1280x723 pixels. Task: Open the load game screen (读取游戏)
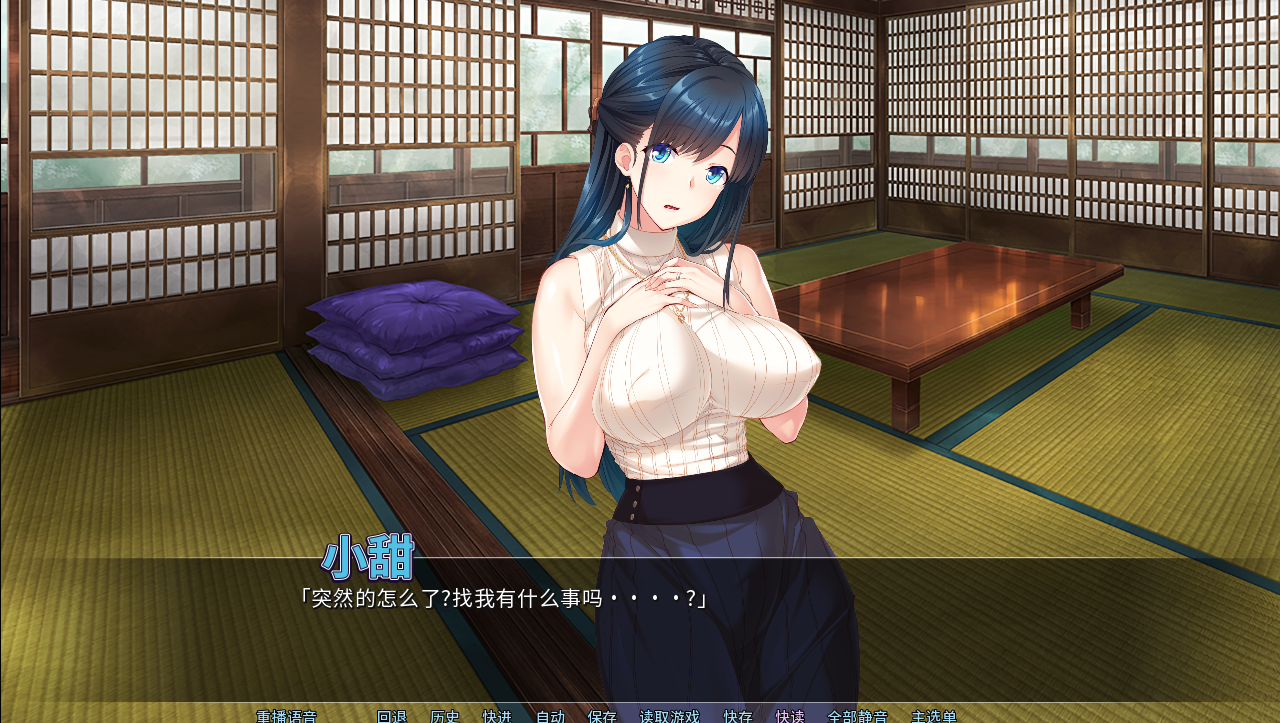point(669,716)
